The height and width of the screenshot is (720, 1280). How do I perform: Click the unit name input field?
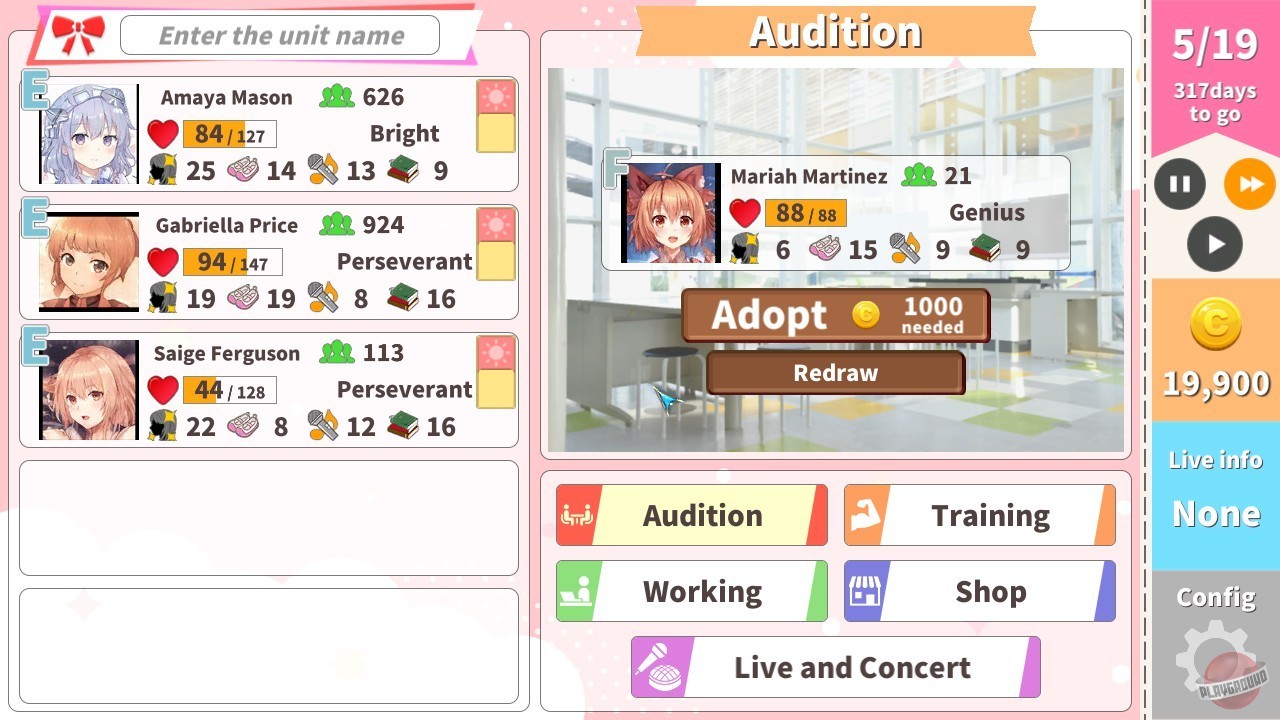(x=279, y=34)
